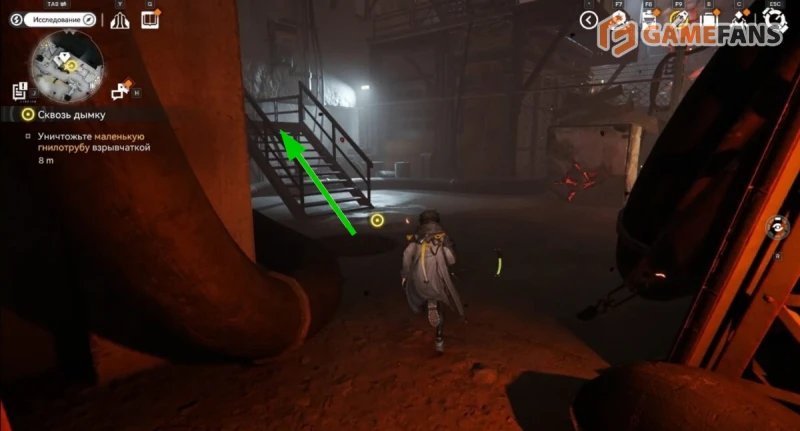
Task: Open the tower-shaped icon beside the mode pill
Action: pos(121,20)
